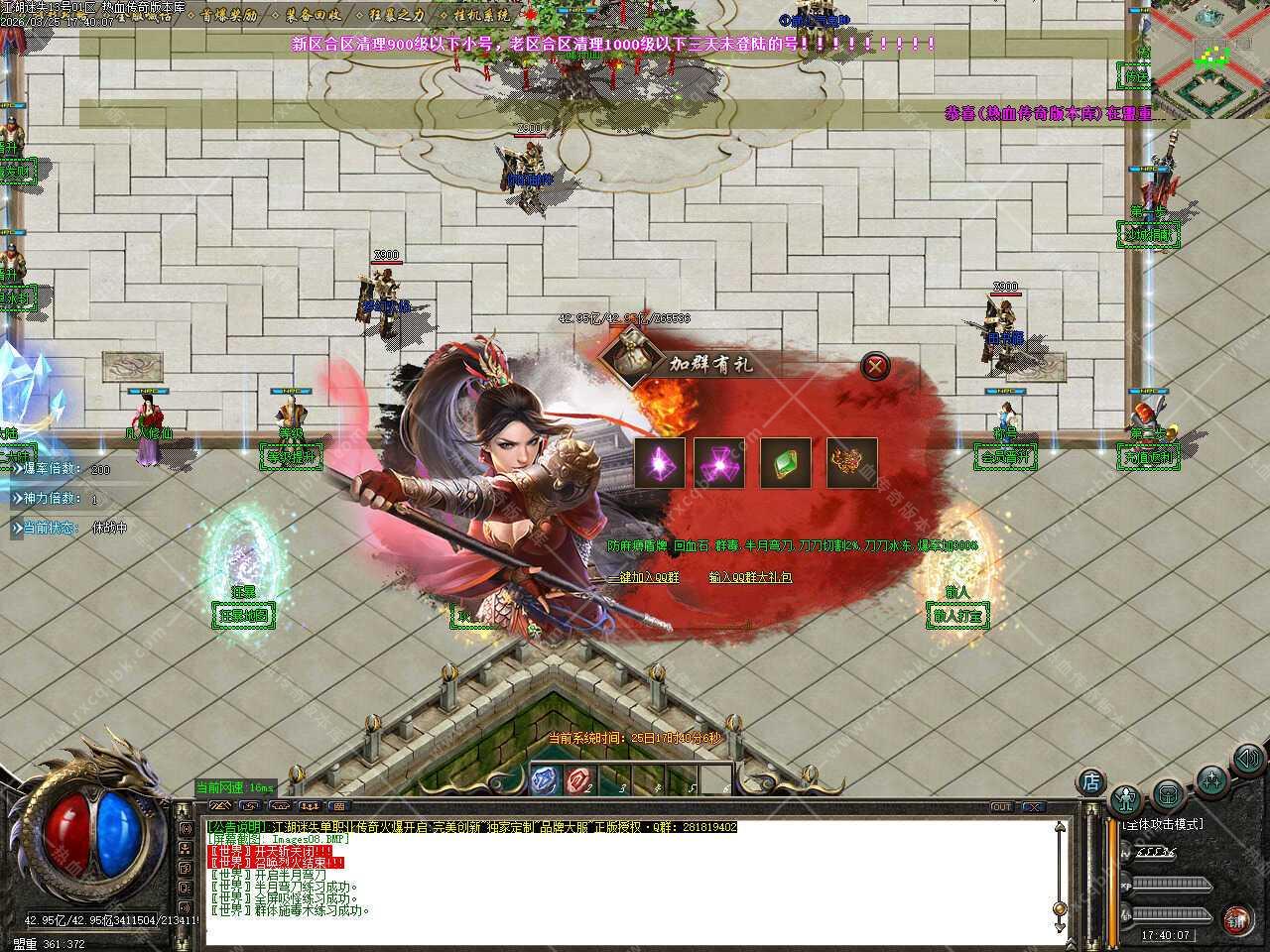
Task: Open the character panel warrior icon
Action: [1126, 799]
